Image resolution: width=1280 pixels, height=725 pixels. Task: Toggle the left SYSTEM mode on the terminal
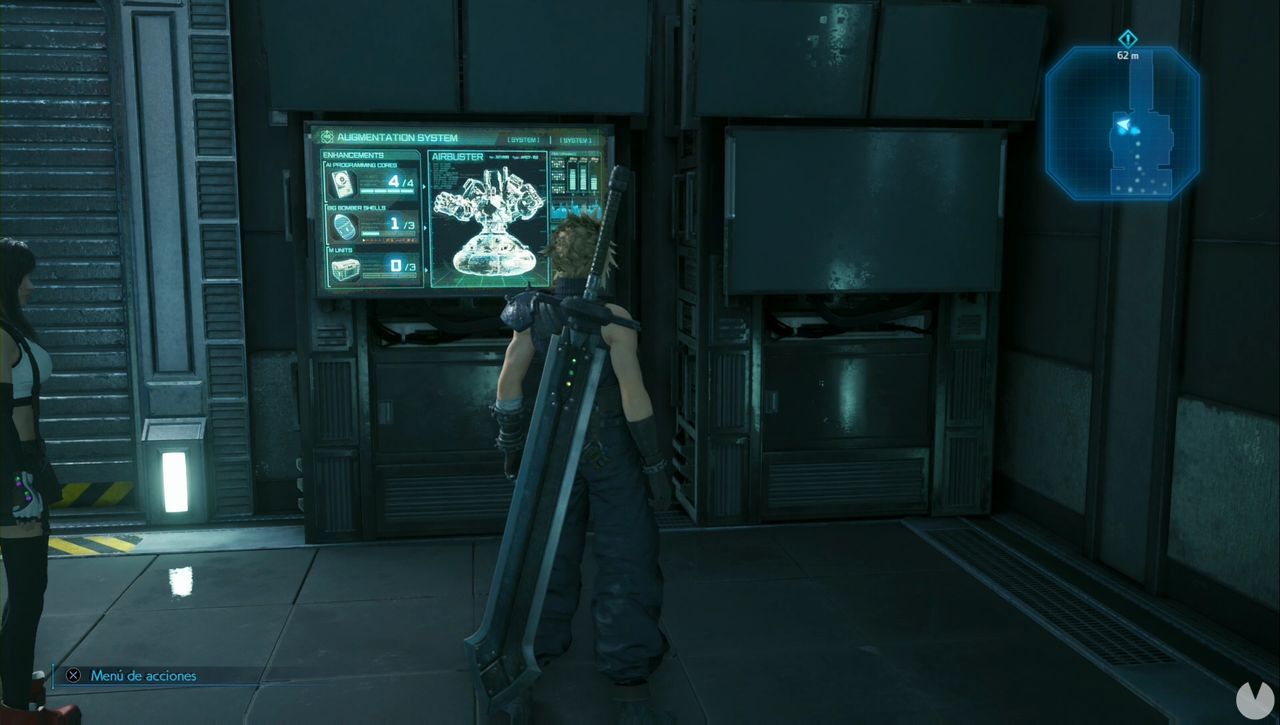tap(522, 138)
